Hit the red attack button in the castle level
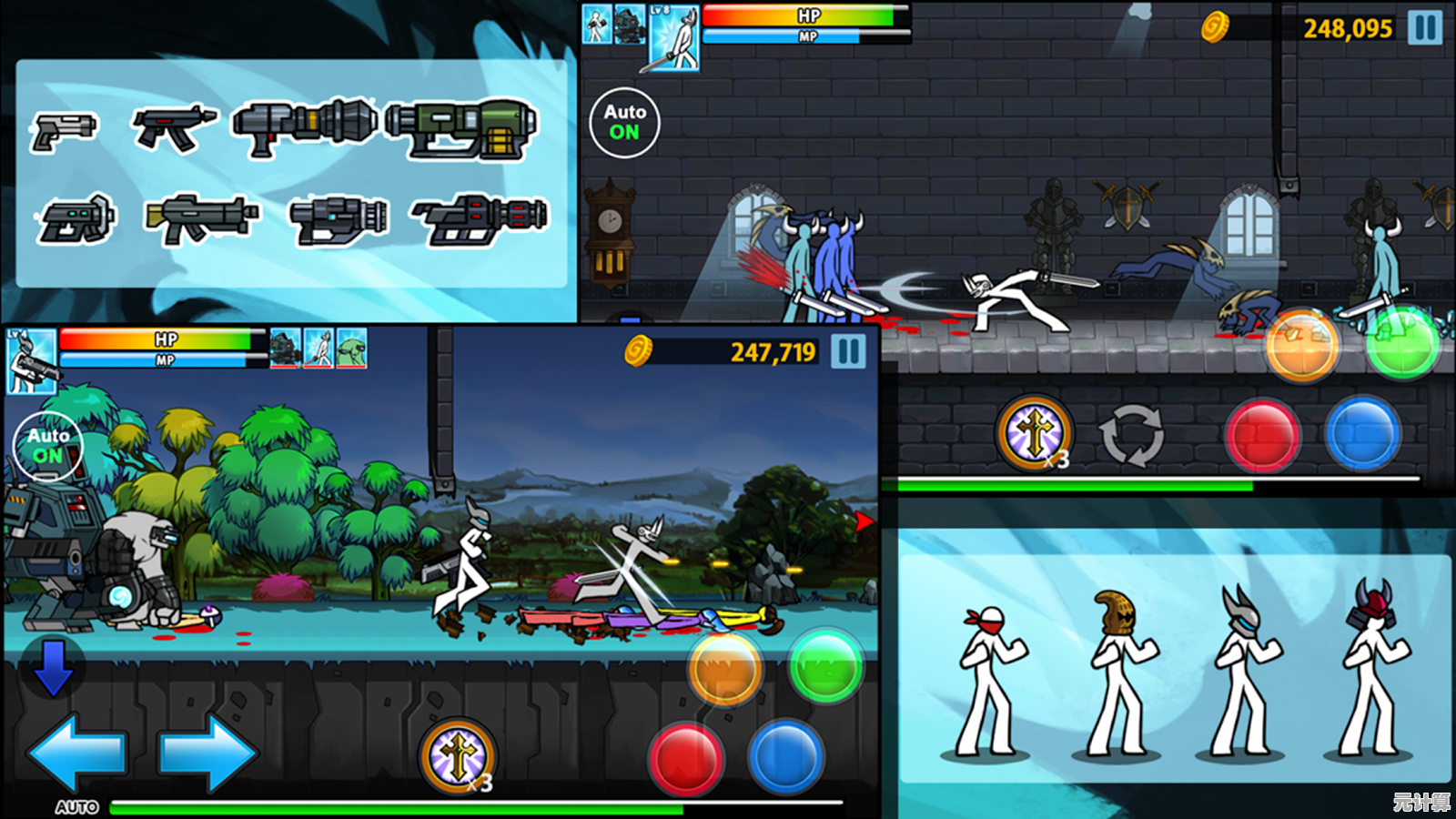1456x819 pixels. pos(1263,435)
